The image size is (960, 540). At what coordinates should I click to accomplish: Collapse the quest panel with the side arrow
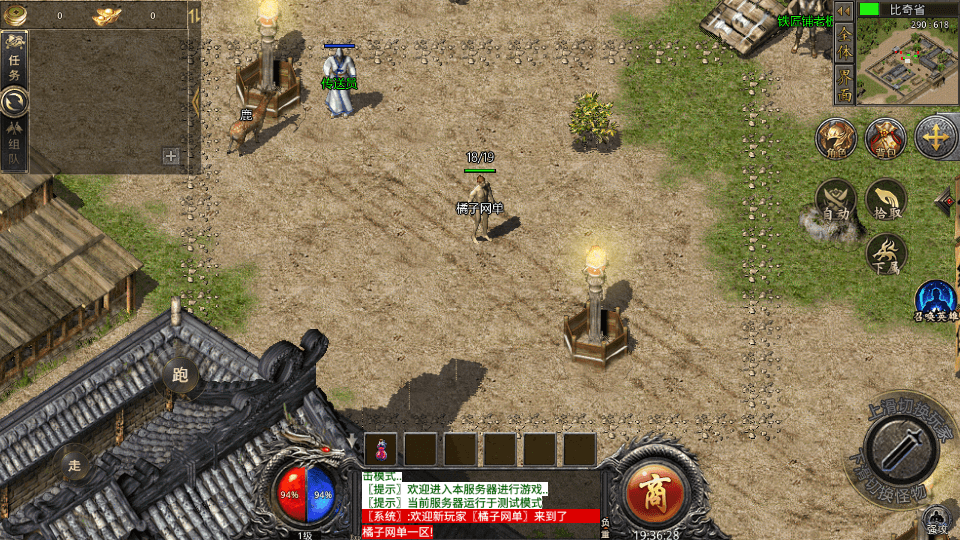coord(196,100)
